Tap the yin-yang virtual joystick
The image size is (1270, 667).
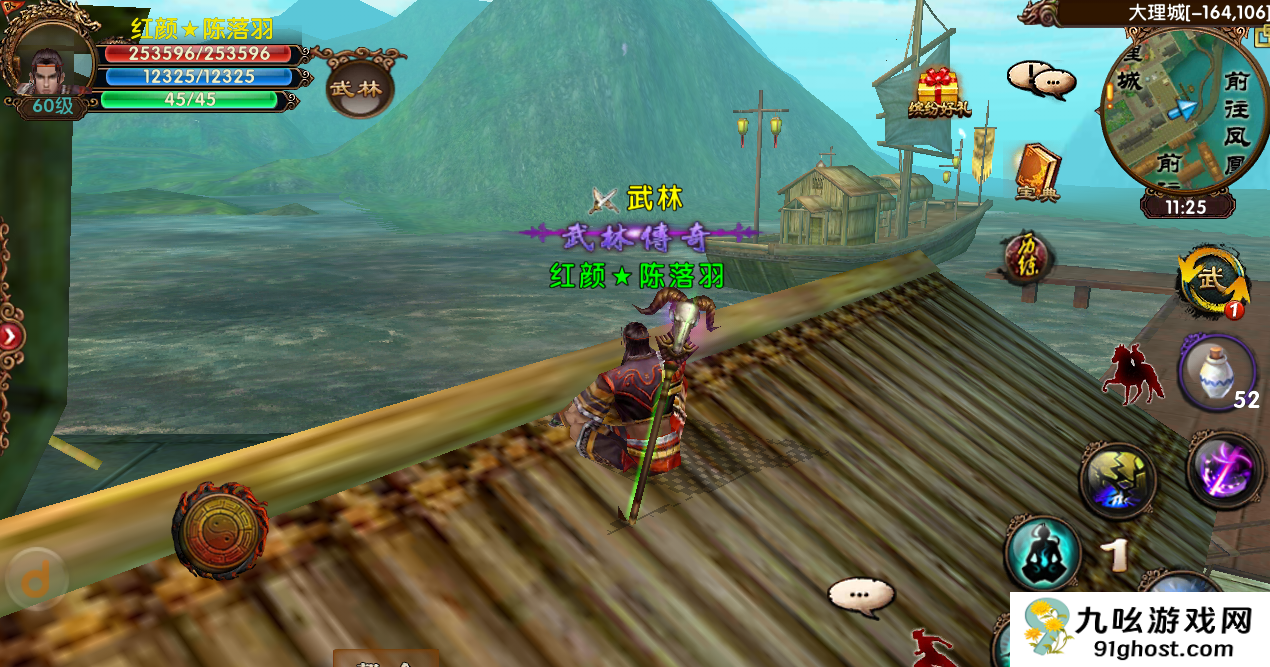tap(219, 529)
